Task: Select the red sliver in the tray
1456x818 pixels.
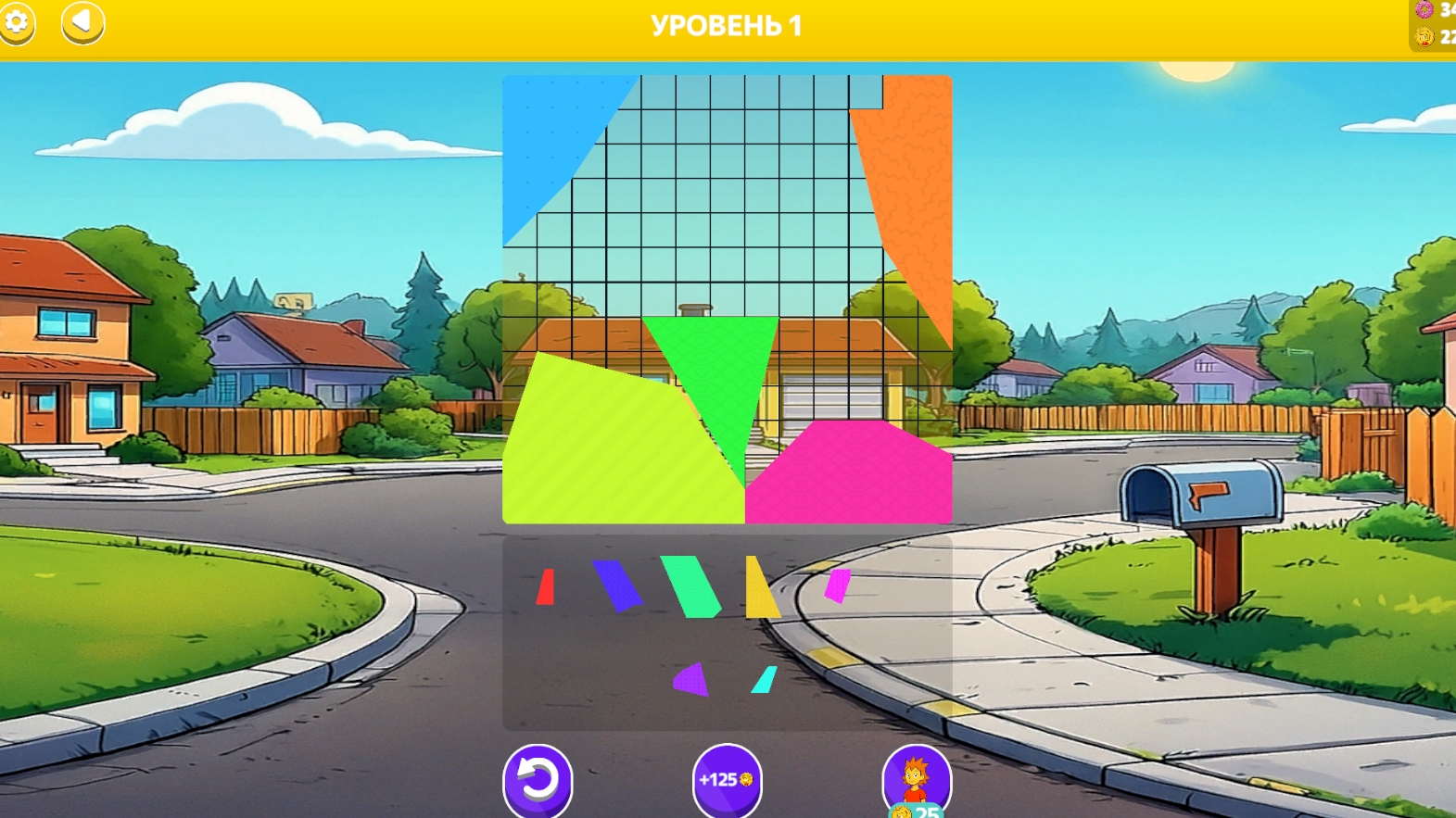Action: (x=545, y=585)
